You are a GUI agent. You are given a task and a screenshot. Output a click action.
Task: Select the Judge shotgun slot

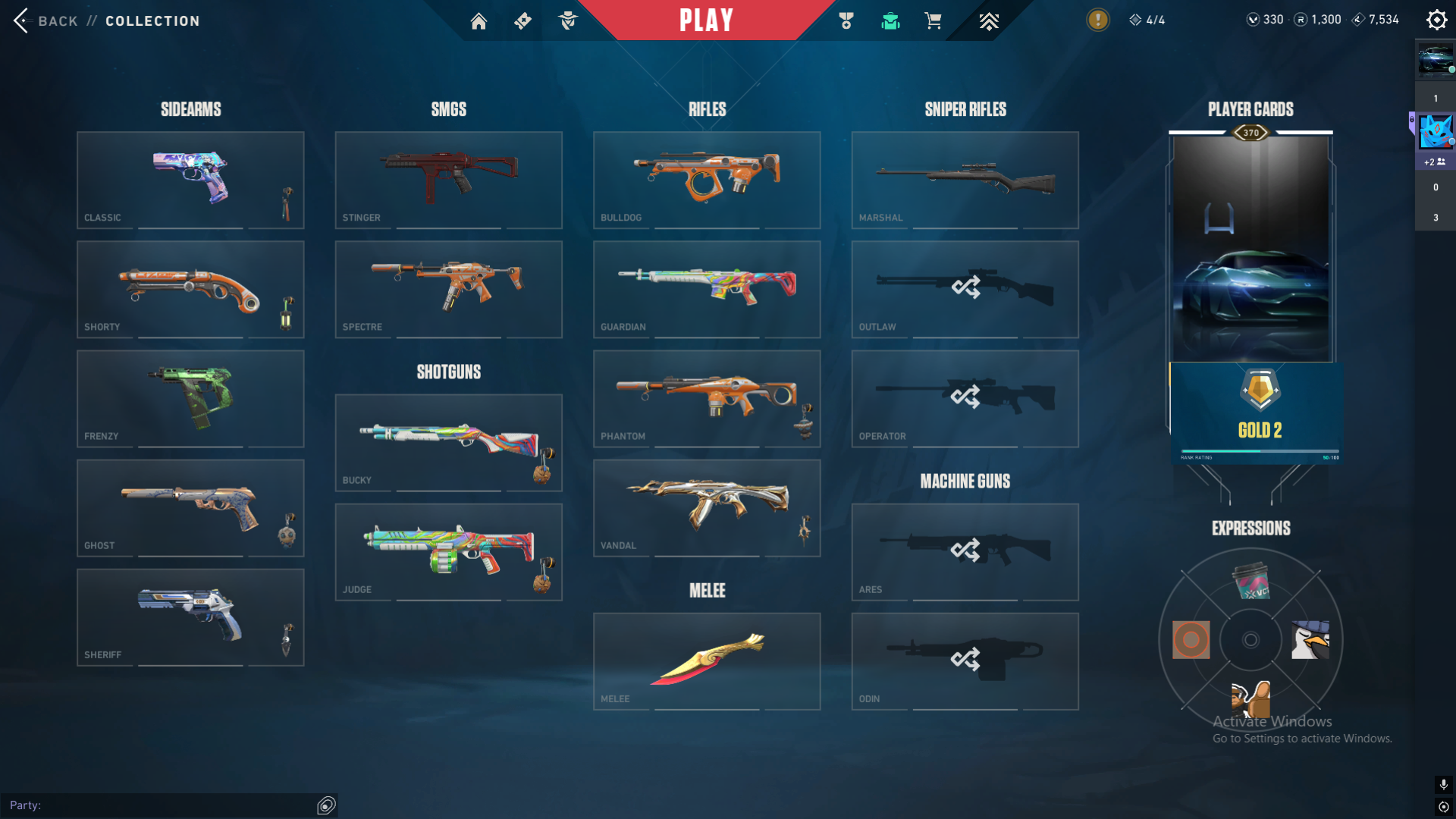(448, 551)
